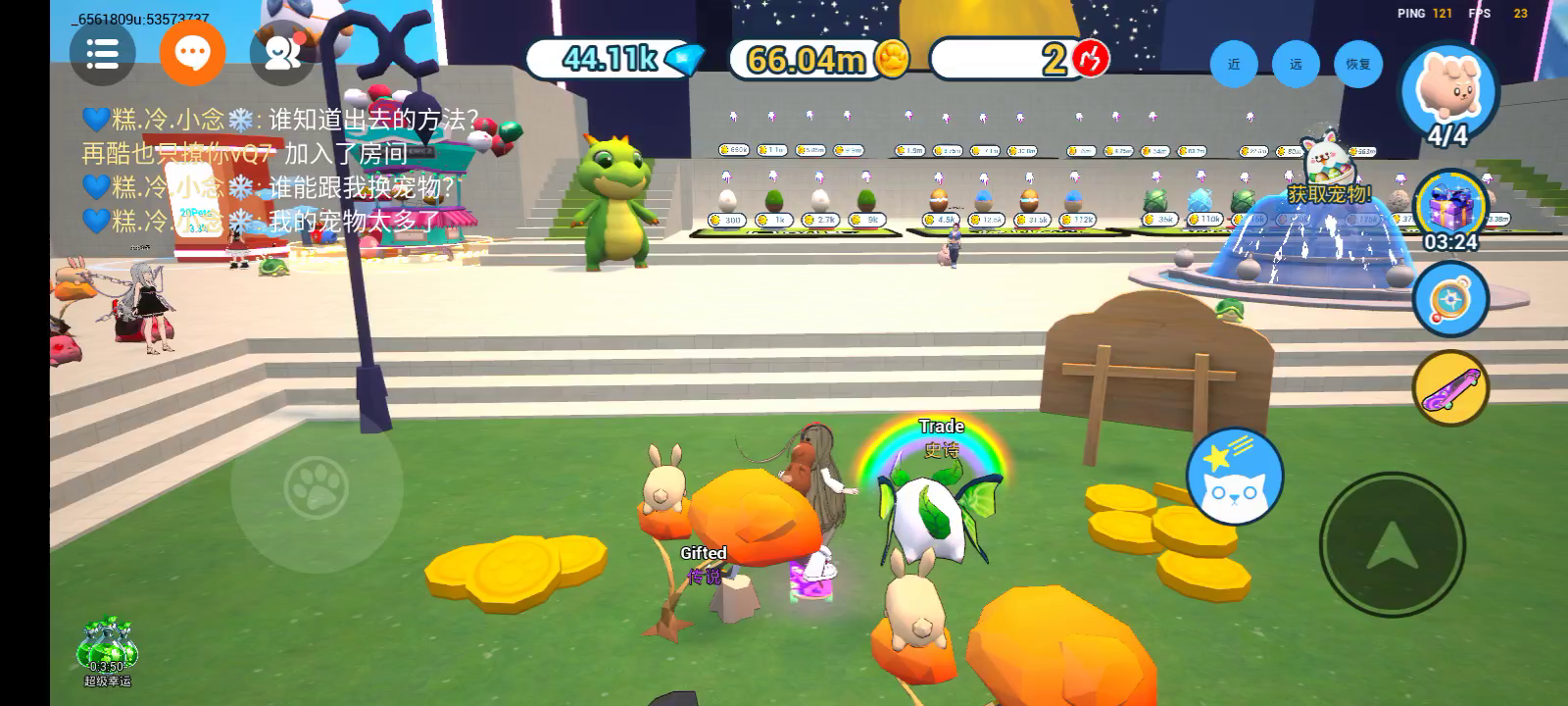The height and width of the screenshot is (706, 1568).
Task: Select the 远 far camera button
Action: point(1296,64)
